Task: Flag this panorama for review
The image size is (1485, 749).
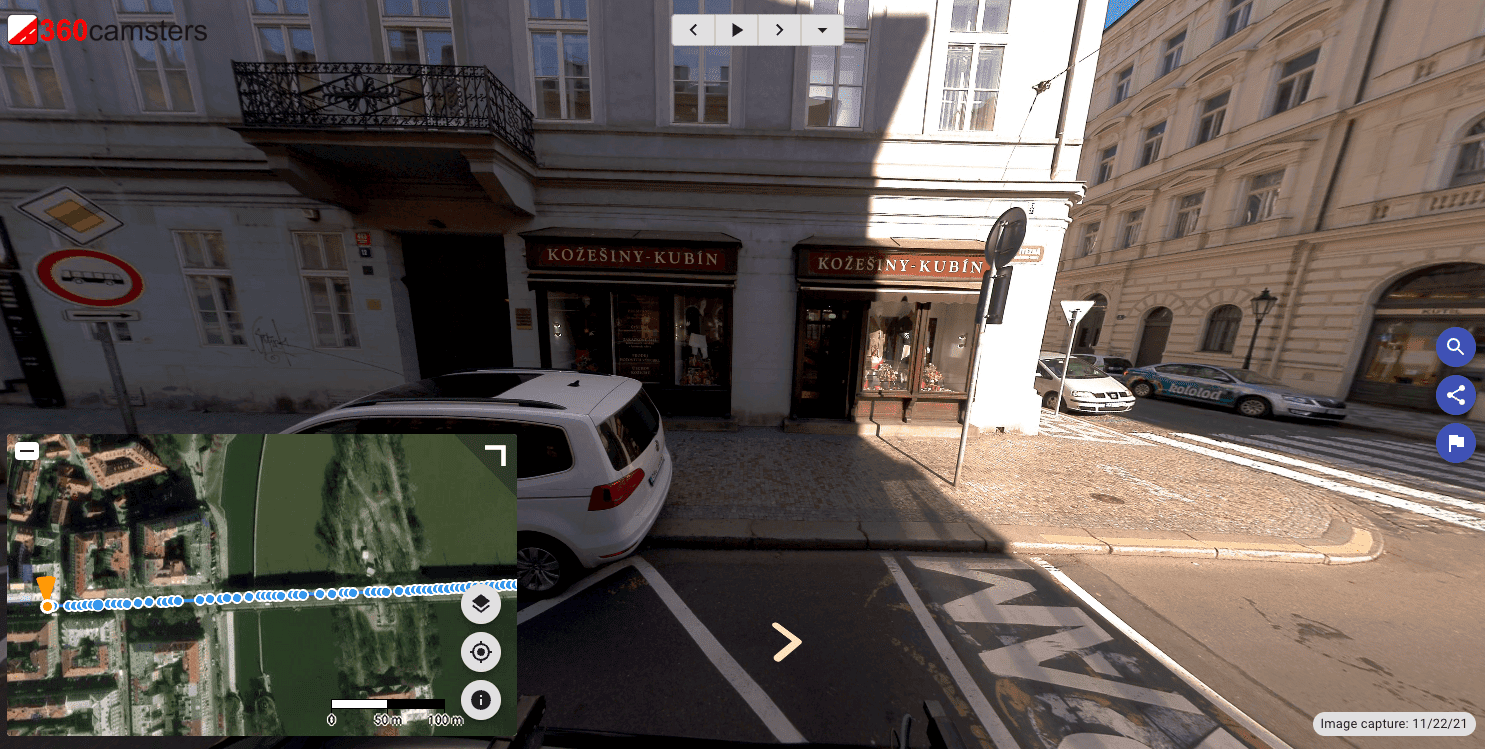Action: [x=1456, y=443]
